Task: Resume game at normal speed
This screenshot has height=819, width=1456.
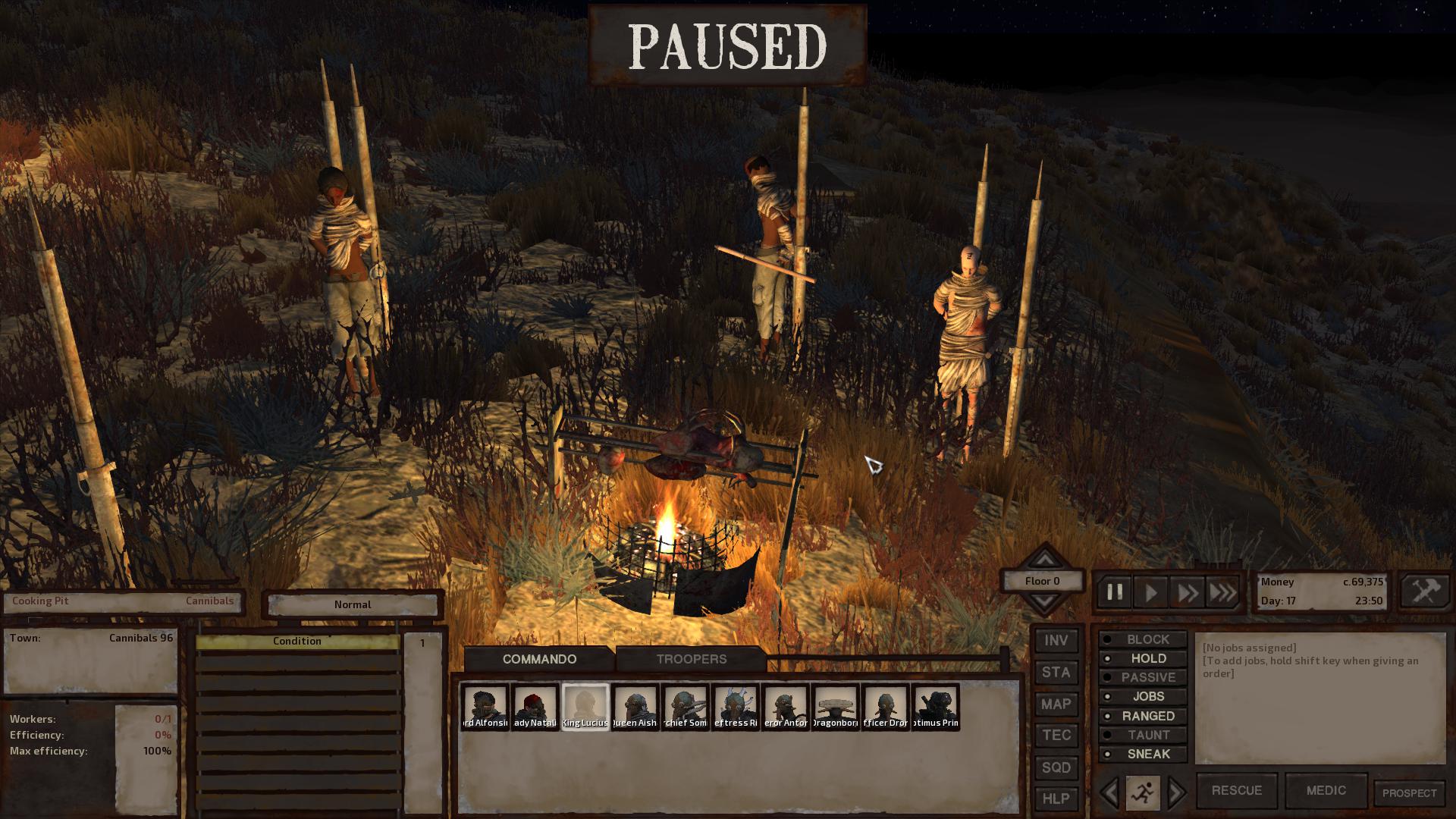Action: click(1150, 592)
